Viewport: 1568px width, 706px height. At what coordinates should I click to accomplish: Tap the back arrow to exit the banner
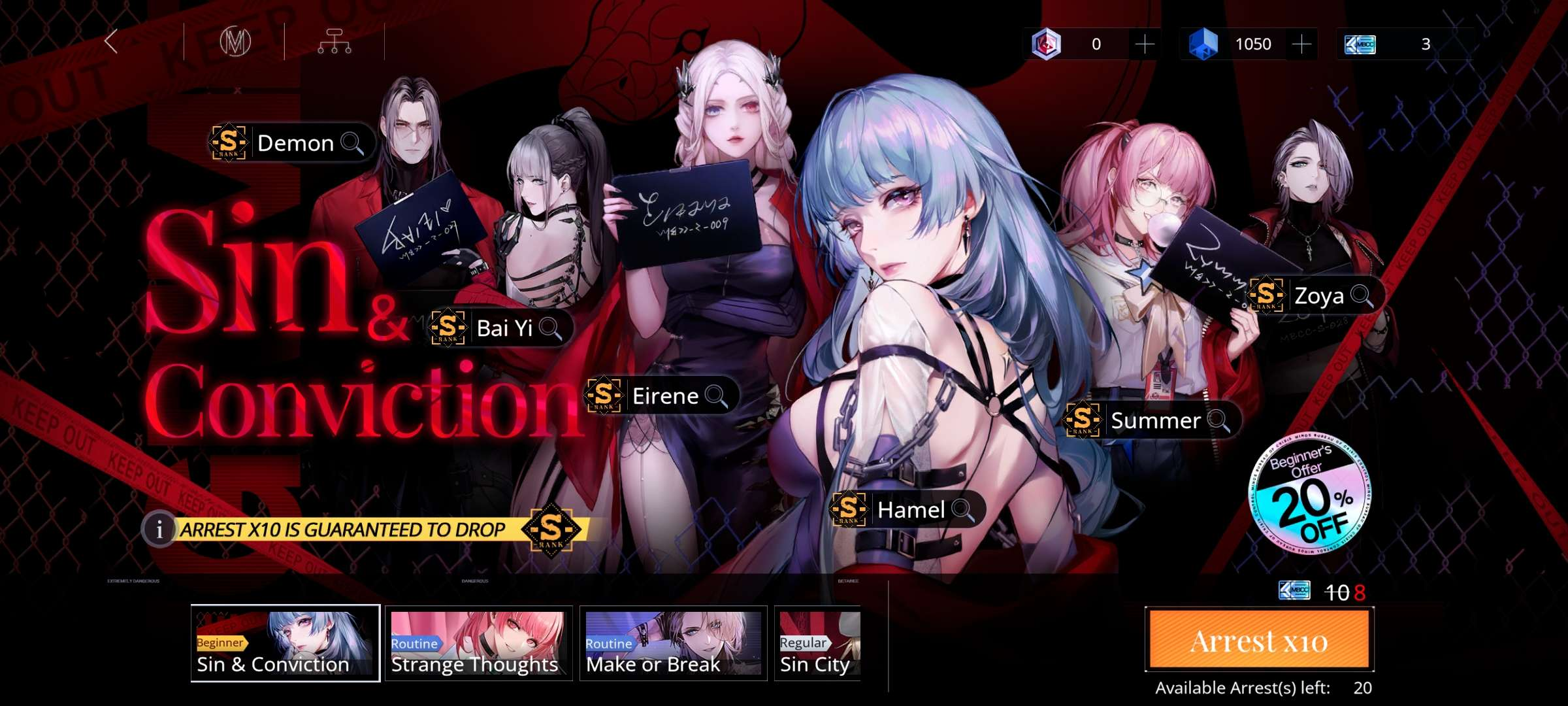point(111,43)
